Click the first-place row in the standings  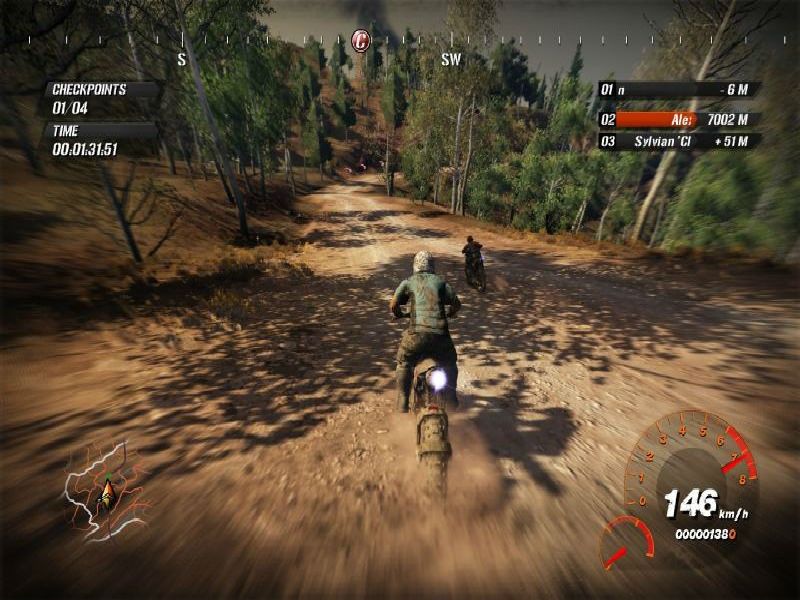click(678, 90)
